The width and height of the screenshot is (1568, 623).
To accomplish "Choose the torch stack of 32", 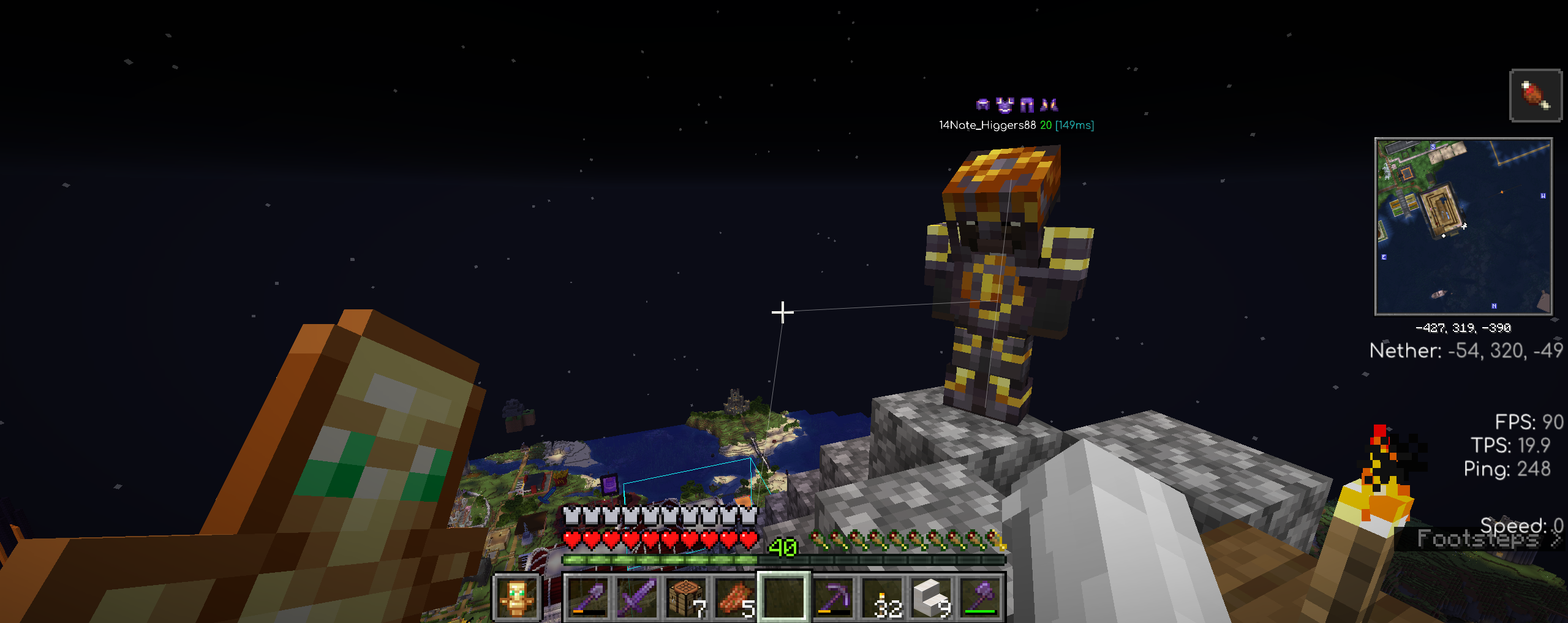I will tap(883, 597).
